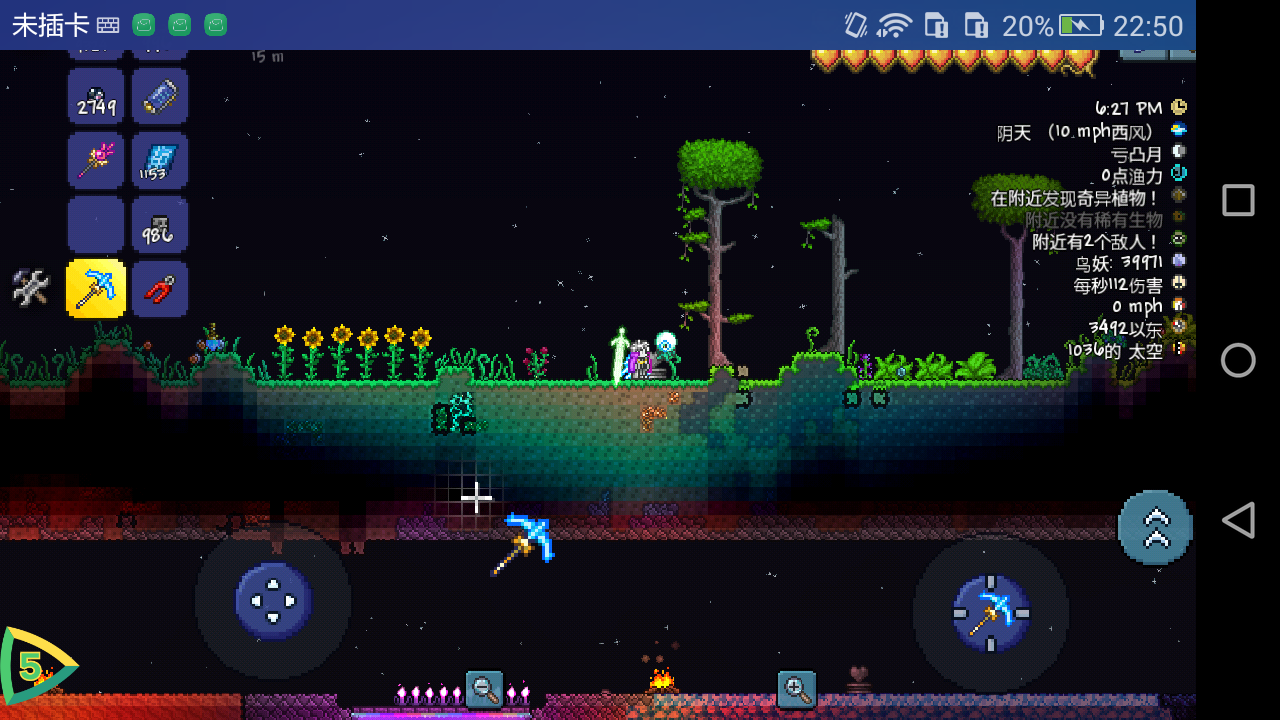Viewport: 1280px width, 720px height.
Task: Zoom out with the minus magnifier
Action: [x=485, y=689]
